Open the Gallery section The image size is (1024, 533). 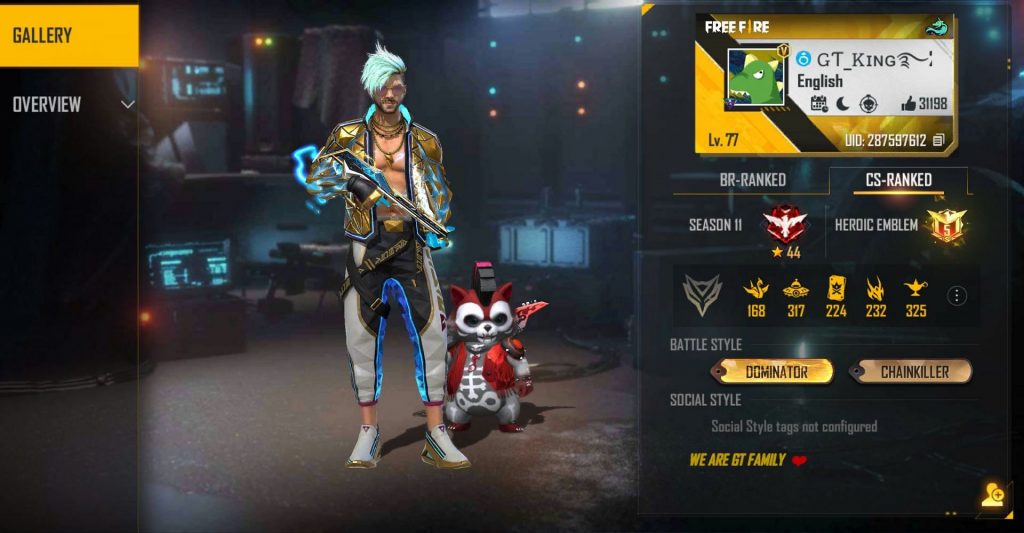coord(68,35)
